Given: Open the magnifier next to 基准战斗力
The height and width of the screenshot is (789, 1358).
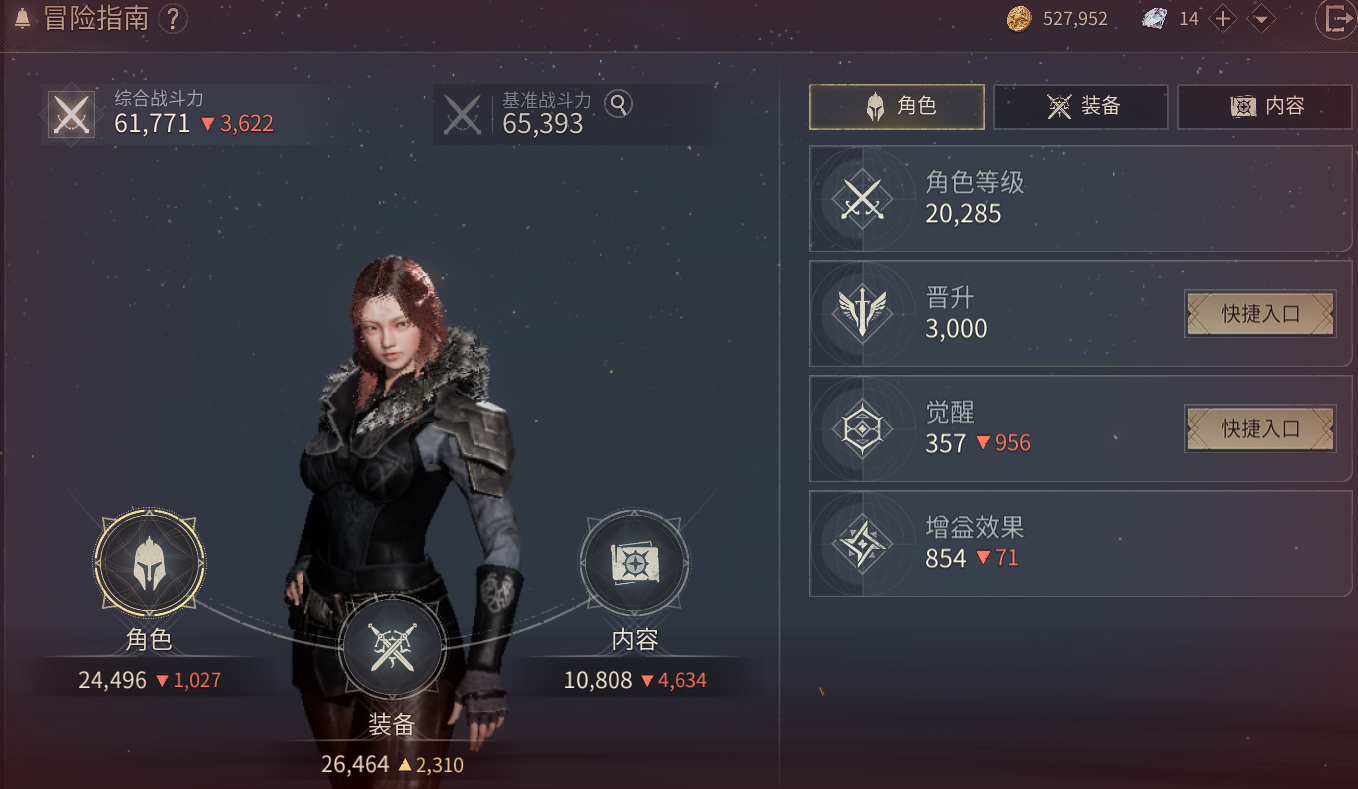Looking at the screenshot, I should point(618,104).
